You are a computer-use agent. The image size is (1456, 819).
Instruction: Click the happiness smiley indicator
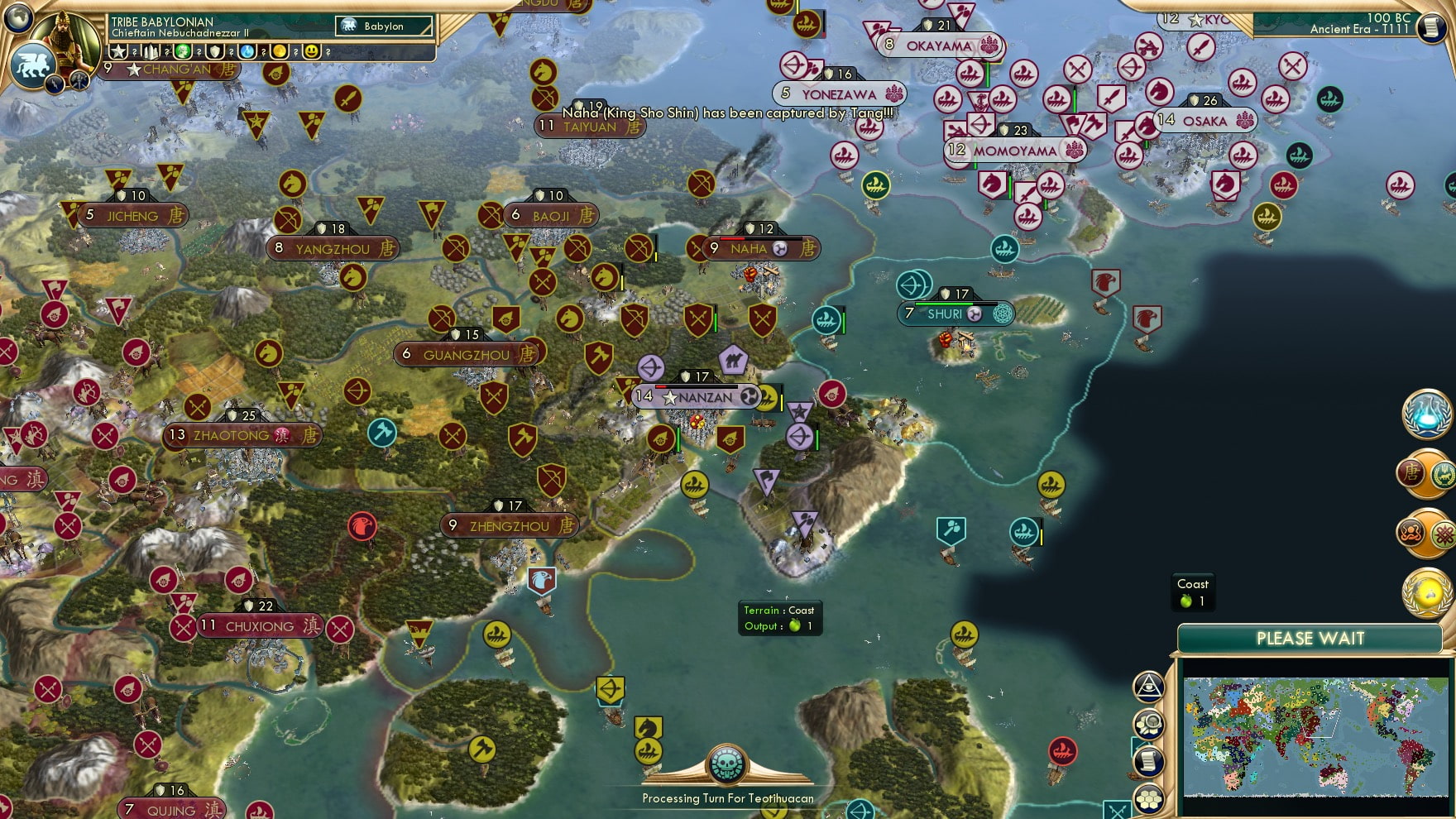point(312,51)
